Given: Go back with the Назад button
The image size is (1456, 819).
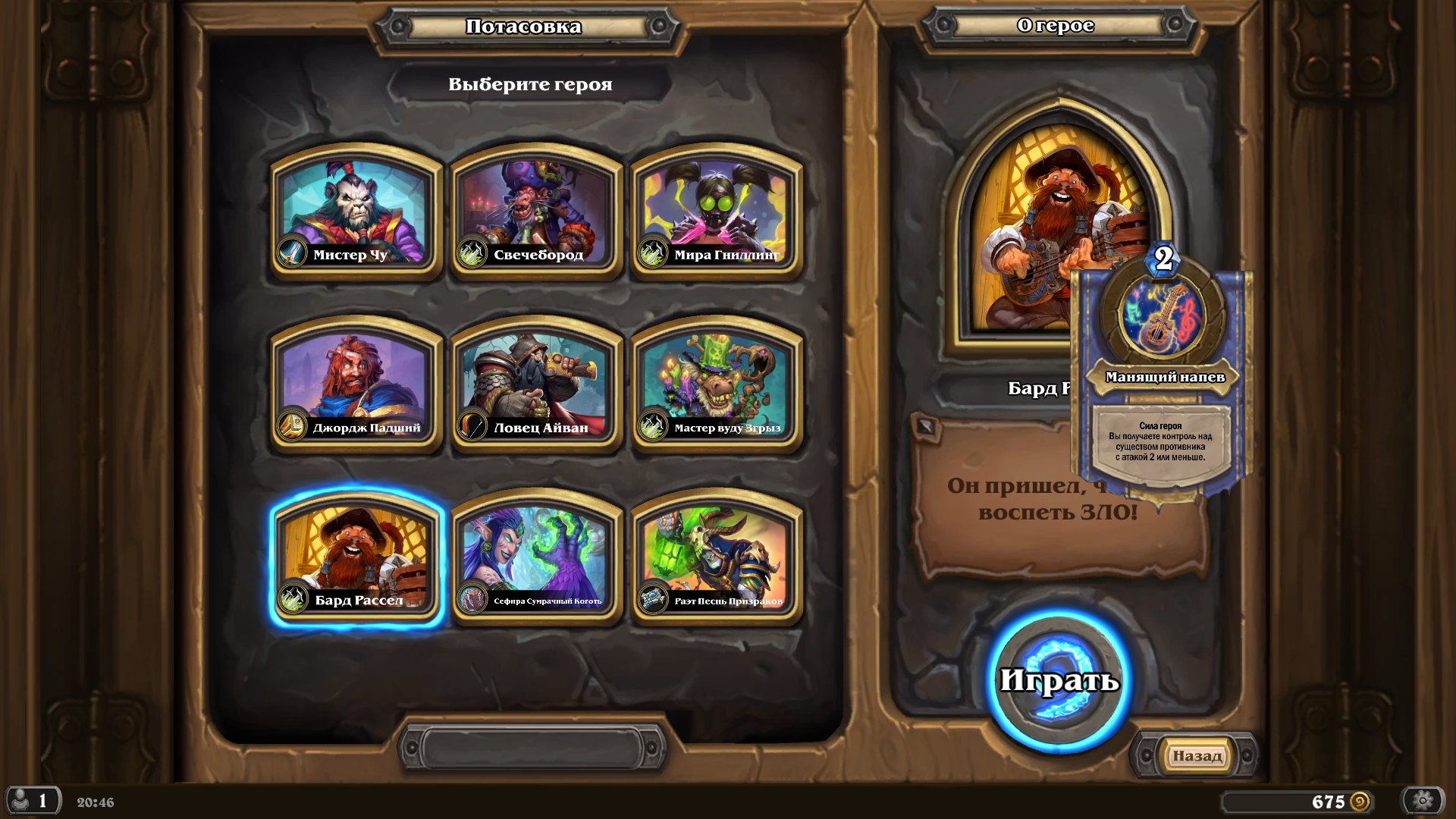Looking at the screenshot, I should 1197,756.
